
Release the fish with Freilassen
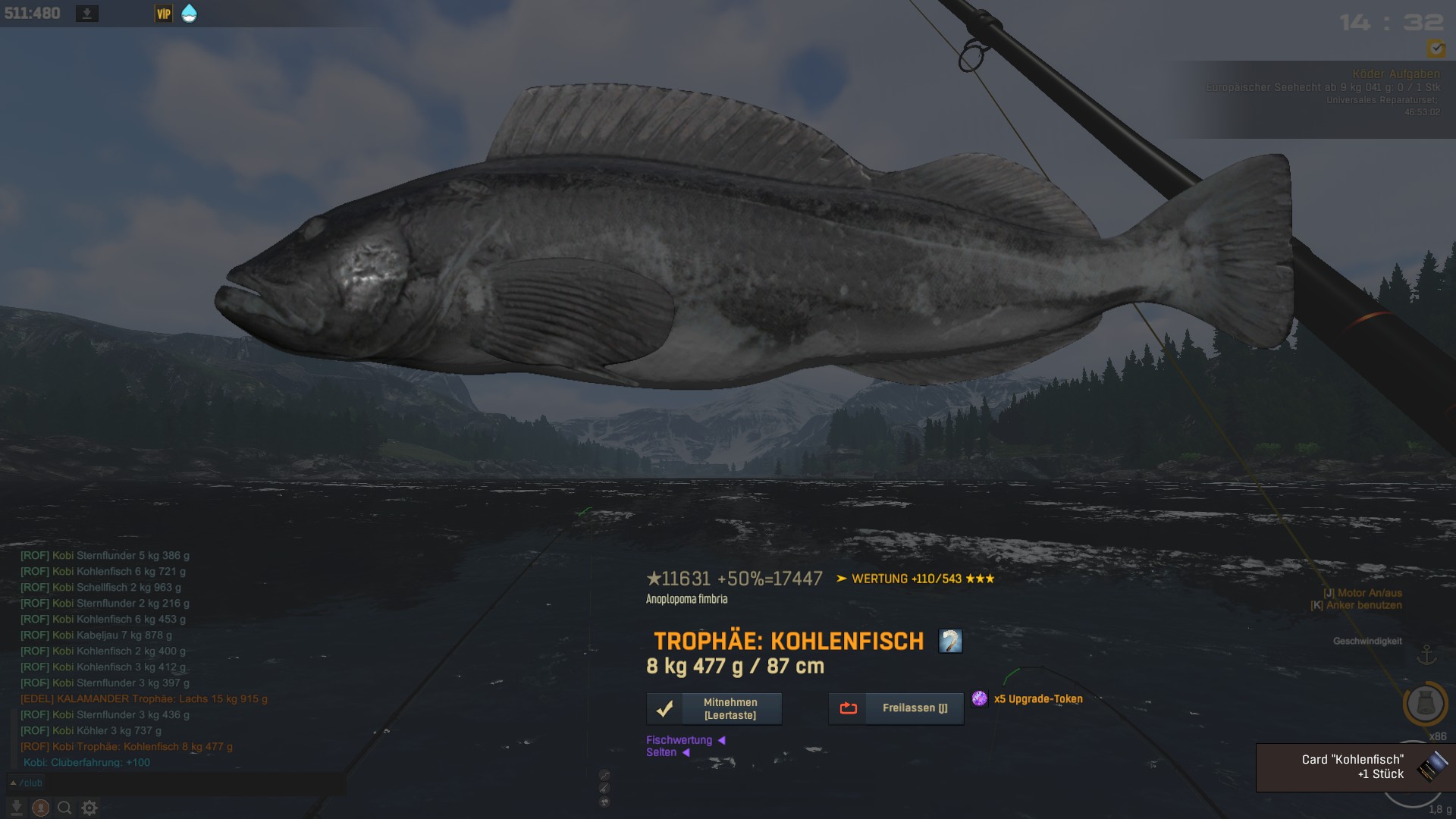click(896, 708)
